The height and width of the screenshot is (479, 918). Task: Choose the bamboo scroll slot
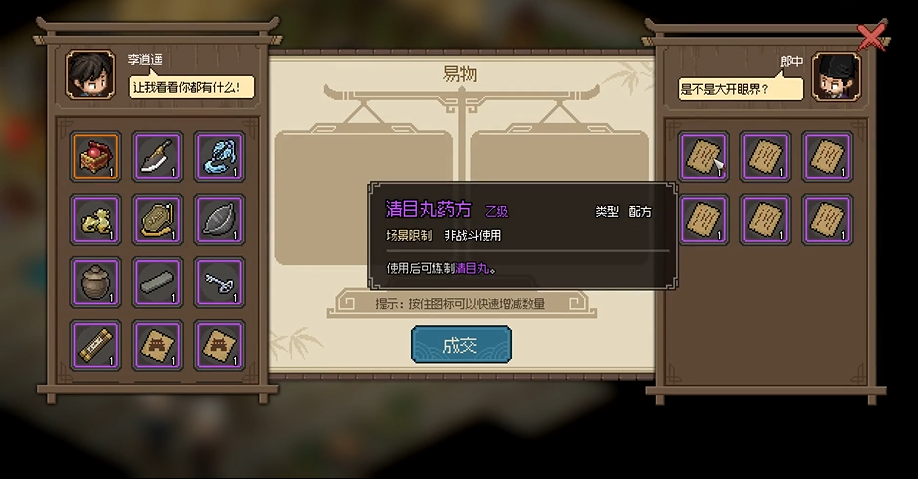point(96,344)
